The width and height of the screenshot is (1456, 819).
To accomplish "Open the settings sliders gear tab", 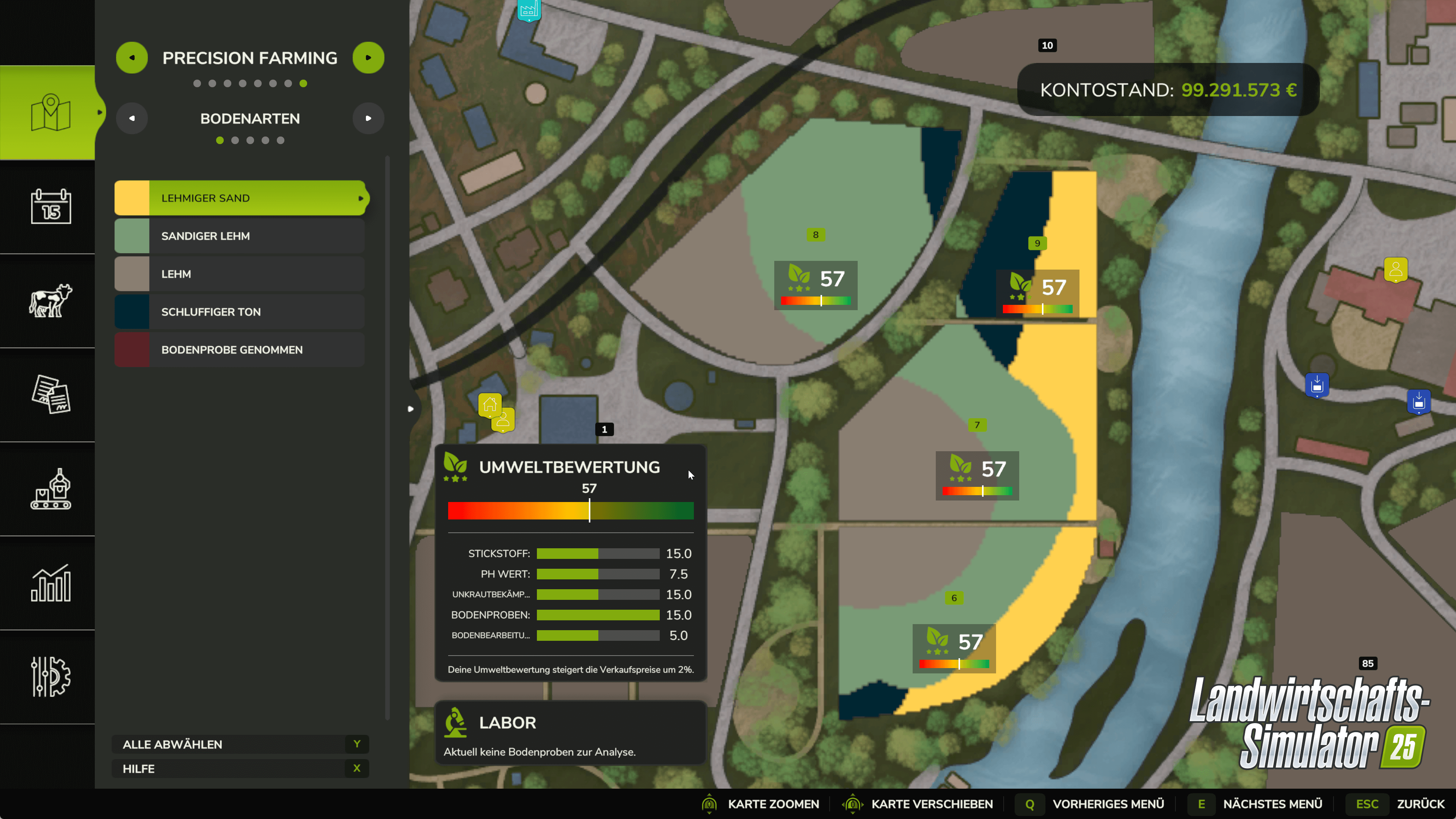I will [50, 676].
